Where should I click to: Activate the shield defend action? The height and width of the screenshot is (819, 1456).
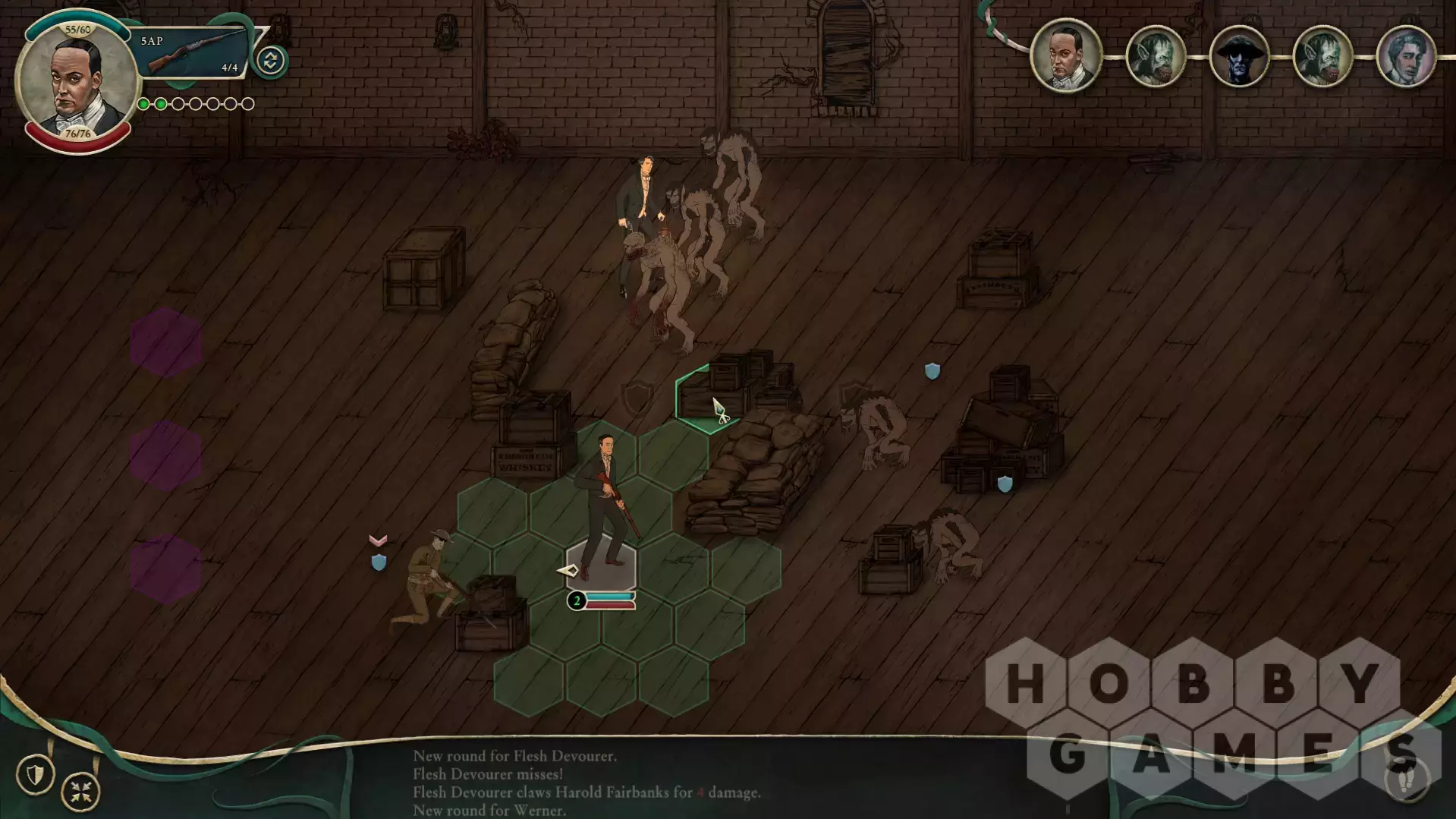[35, 774]
